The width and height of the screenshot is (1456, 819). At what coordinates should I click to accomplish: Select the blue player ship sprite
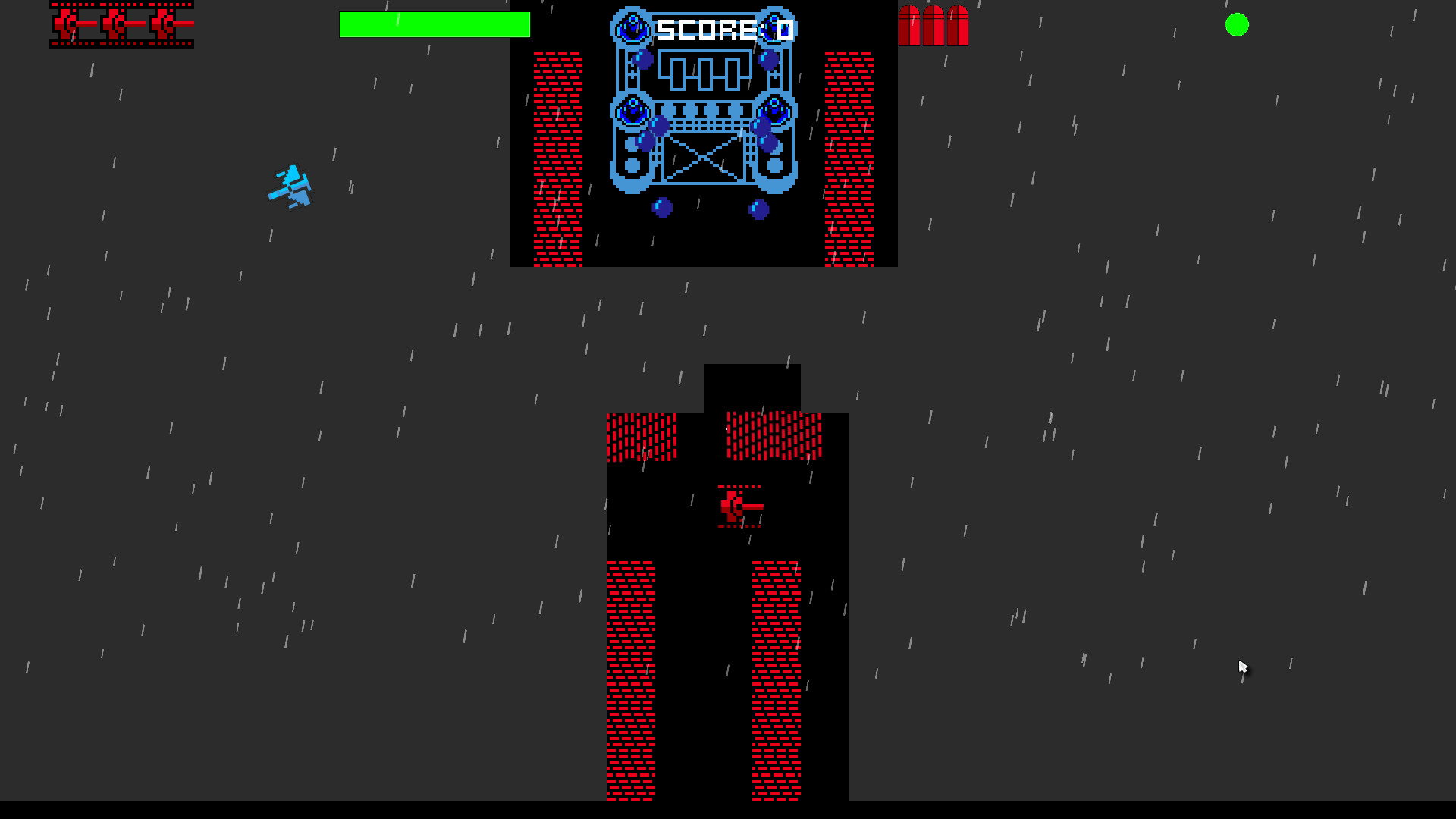coord(290,186)
